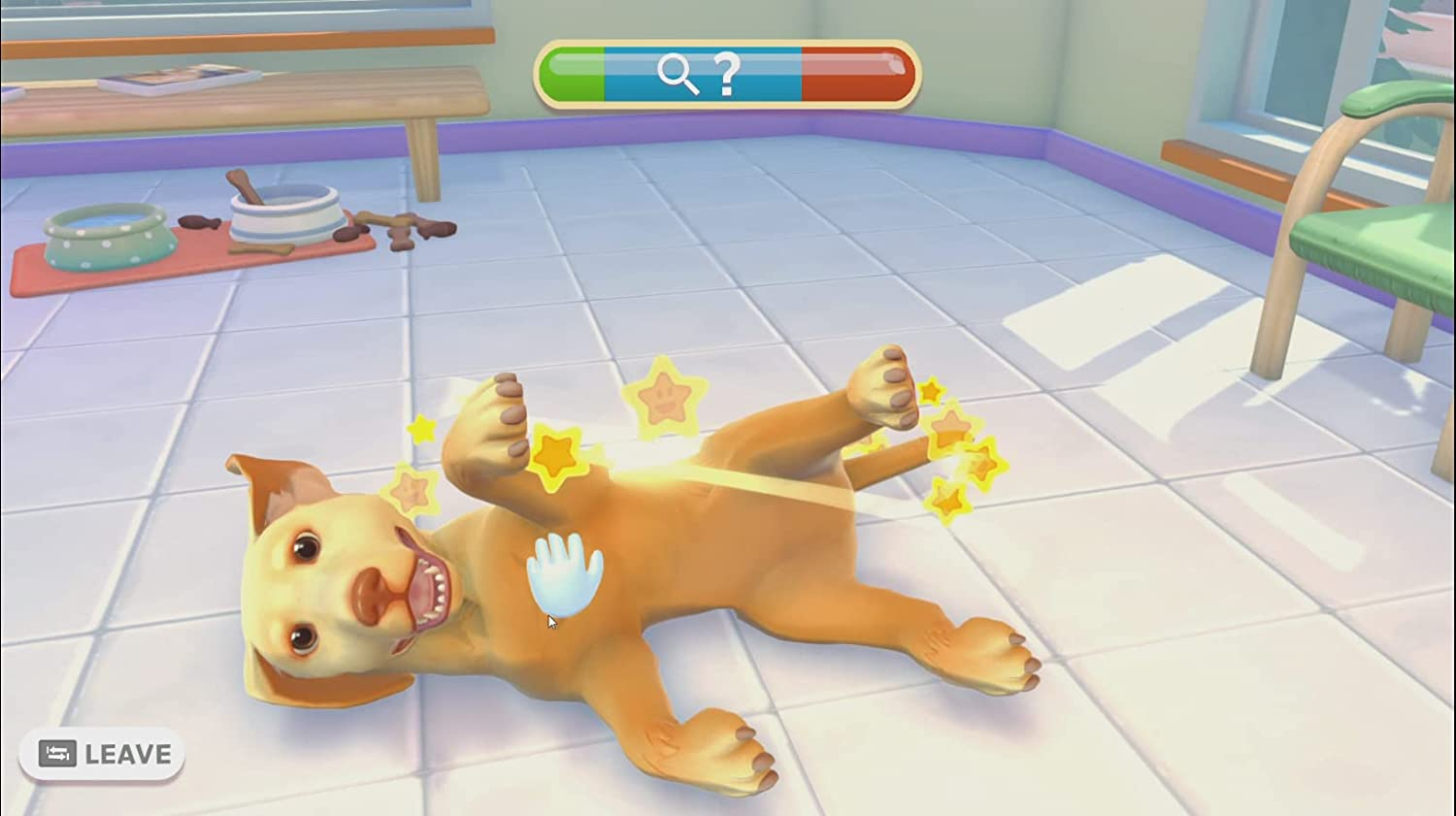Click the happiness progress bar
This screenshot has height=816, width=1456.
click(726, 71)
